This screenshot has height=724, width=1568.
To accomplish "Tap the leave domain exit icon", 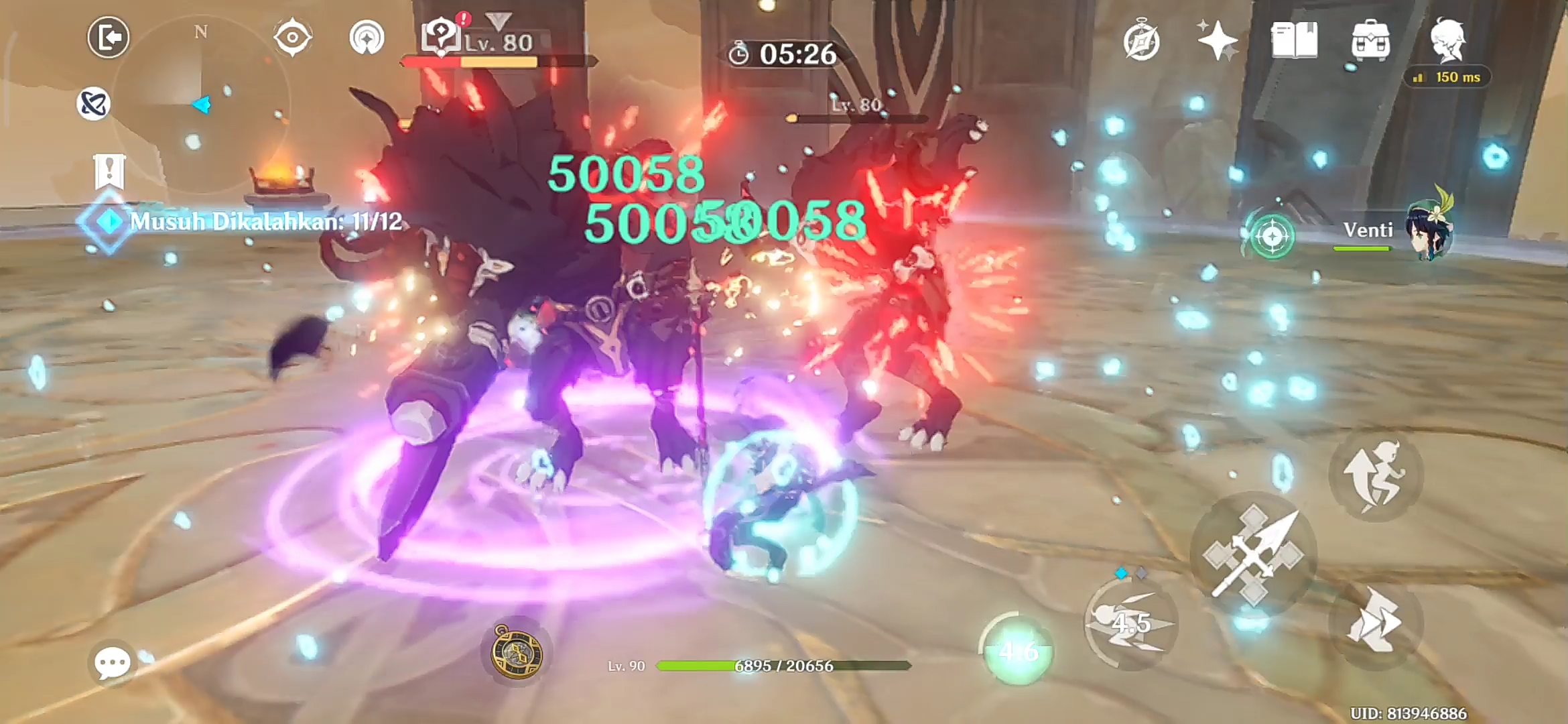I will 107,38.
